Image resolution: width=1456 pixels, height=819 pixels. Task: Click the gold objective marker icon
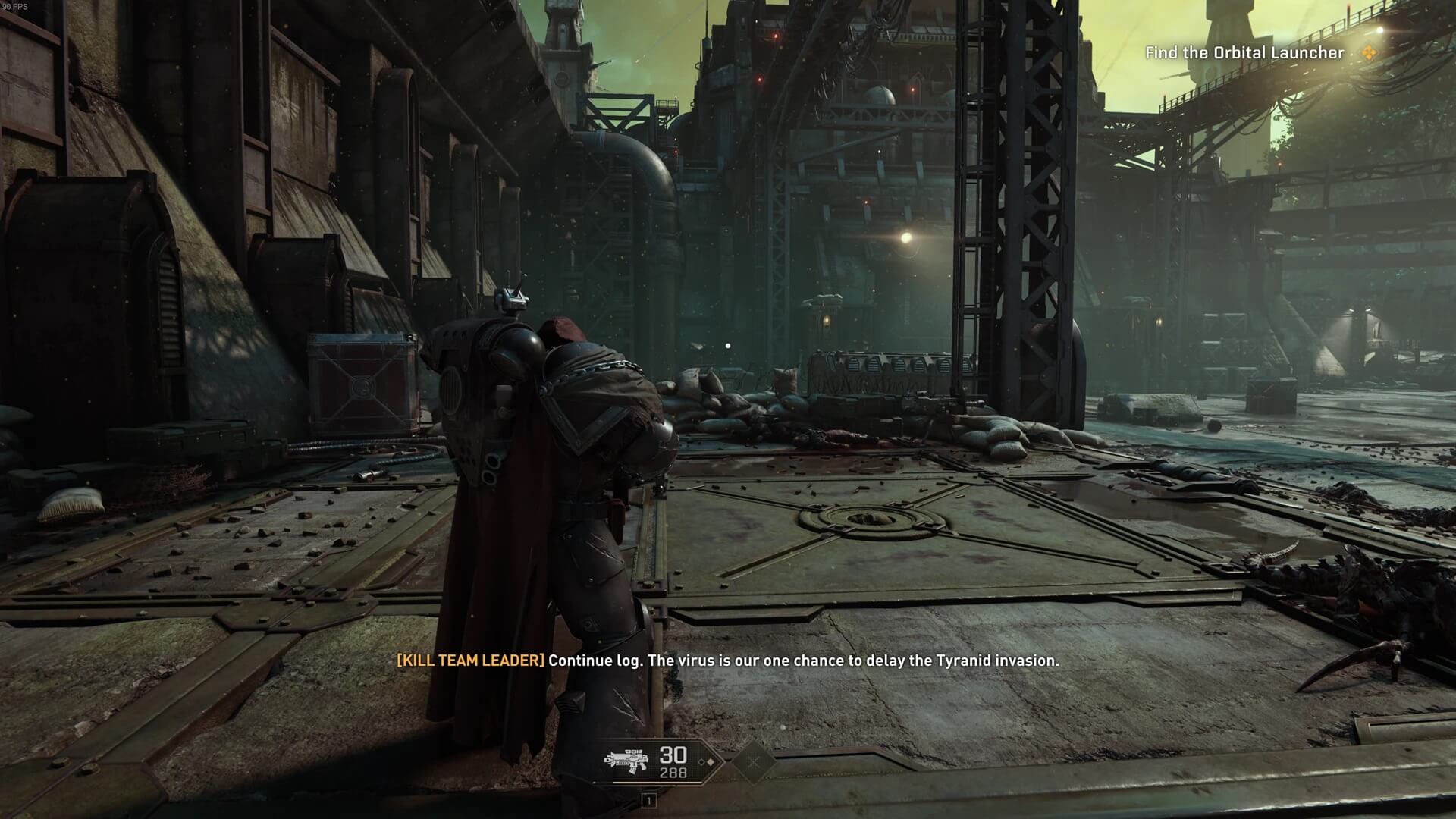click(x=1368, y=53)
